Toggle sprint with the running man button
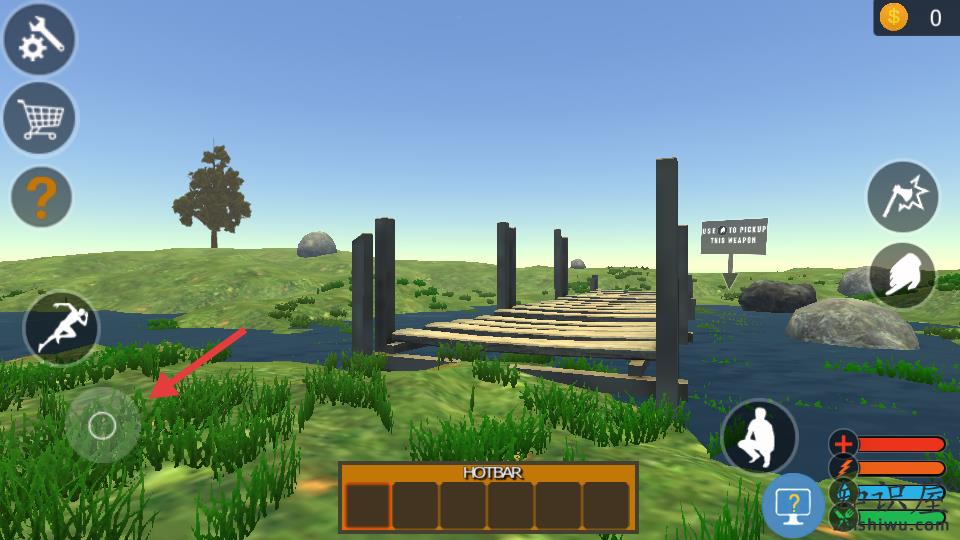The height and width of the screenshot is (540, 960). pyautogui.click(x=62, y=329)
